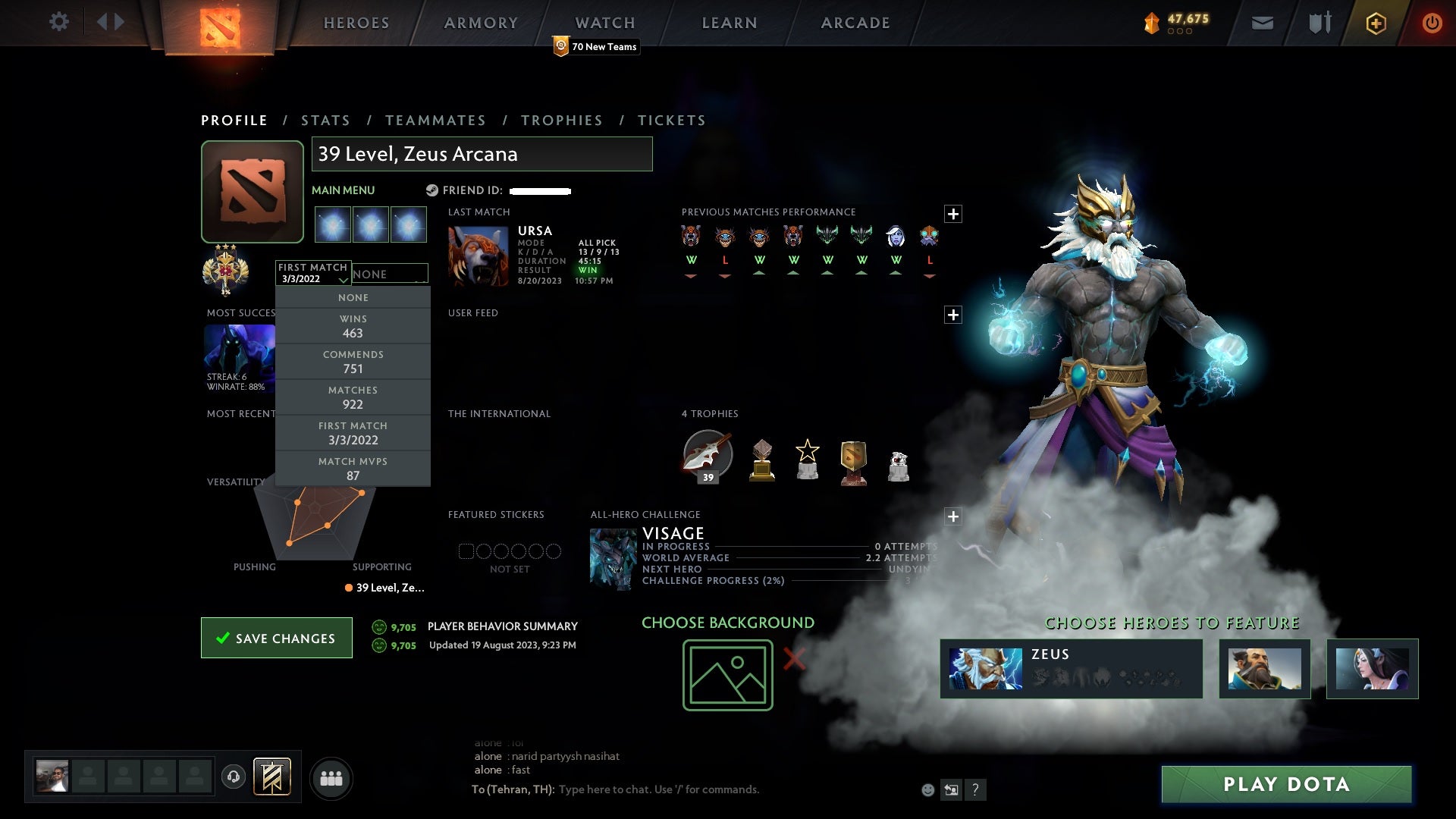Open mail notifications via envelope icon
1456x819 pixels.
point(1262,22)
